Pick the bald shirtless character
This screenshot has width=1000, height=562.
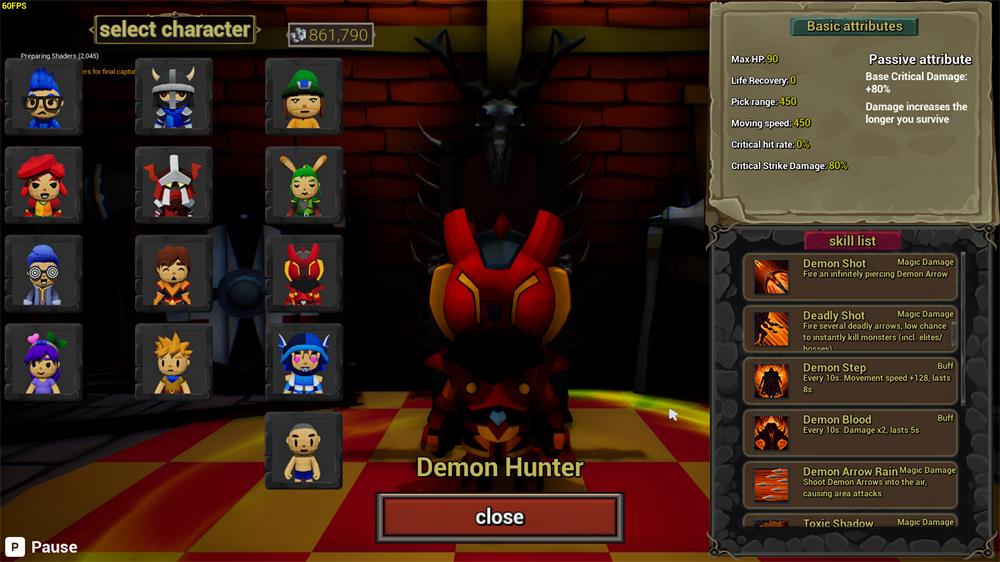click(304, 451)
